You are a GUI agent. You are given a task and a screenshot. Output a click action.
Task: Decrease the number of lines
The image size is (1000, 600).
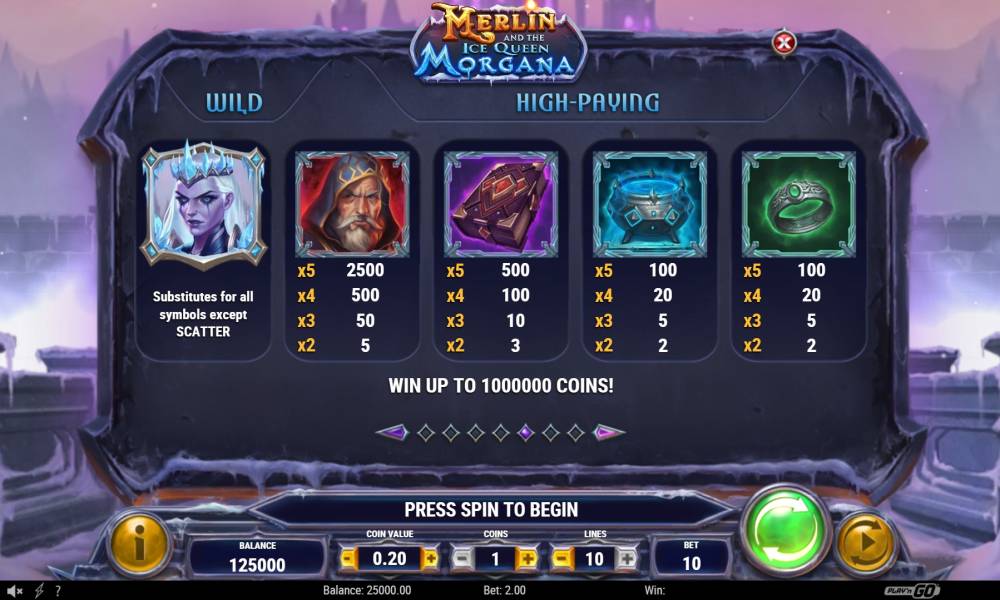coord(563,559)
